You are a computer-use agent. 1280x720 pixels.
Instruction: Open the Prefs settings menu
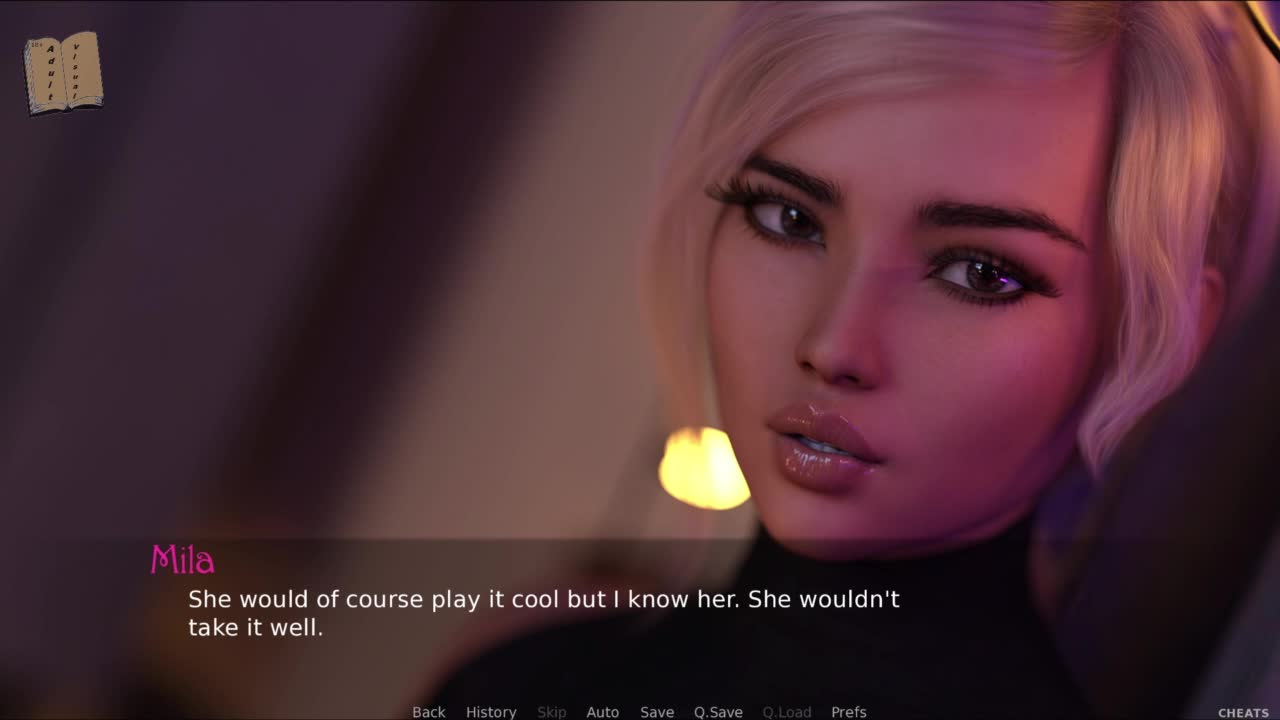(849, 712)
